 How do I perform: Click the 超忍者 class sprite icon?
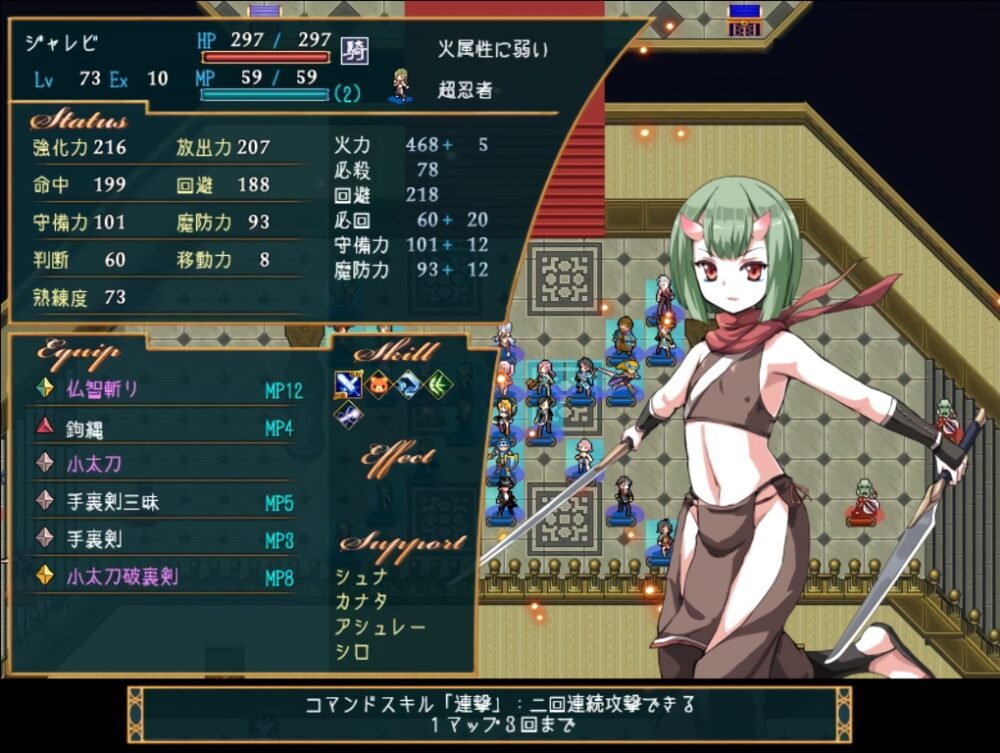pos(401,85)
